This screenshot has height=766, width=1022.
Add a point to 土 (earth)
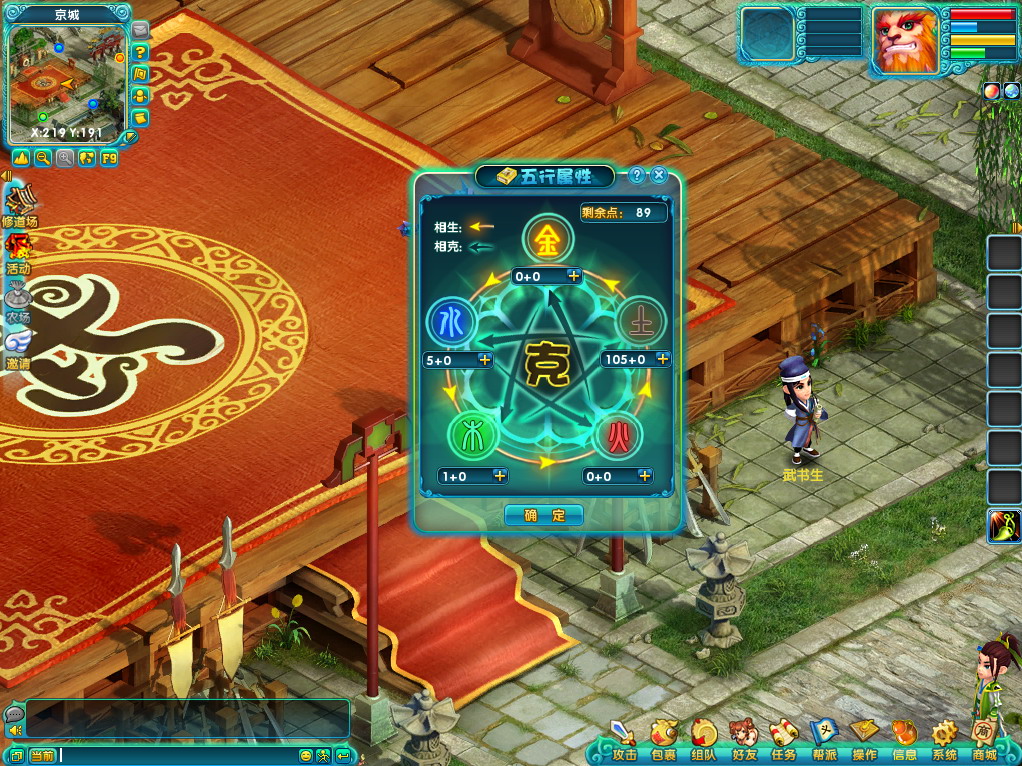(x=661, y=359)
